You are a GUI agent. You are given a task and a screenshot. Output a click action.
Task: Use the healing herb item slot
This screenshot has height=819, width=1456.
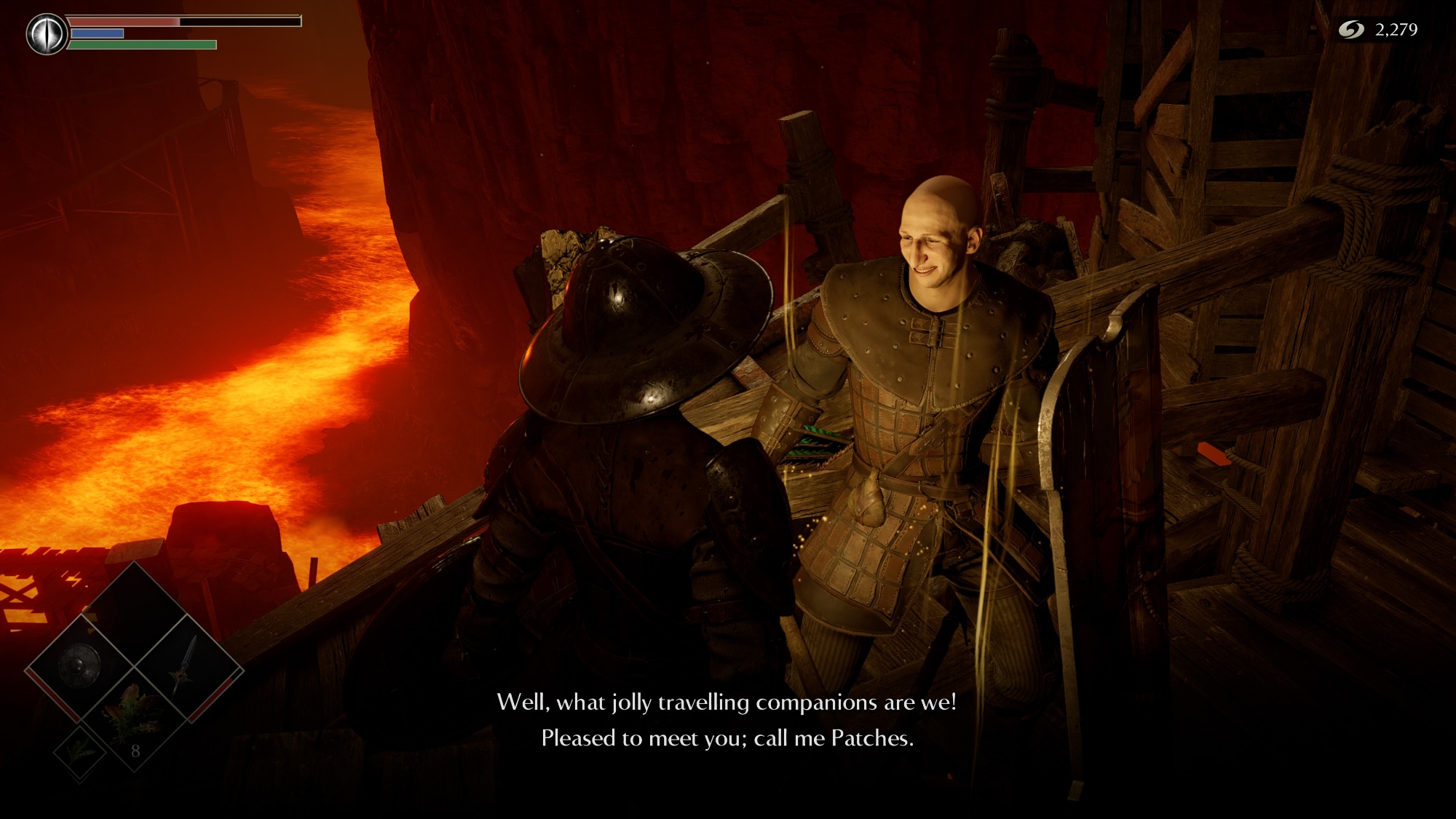(133, 717)
